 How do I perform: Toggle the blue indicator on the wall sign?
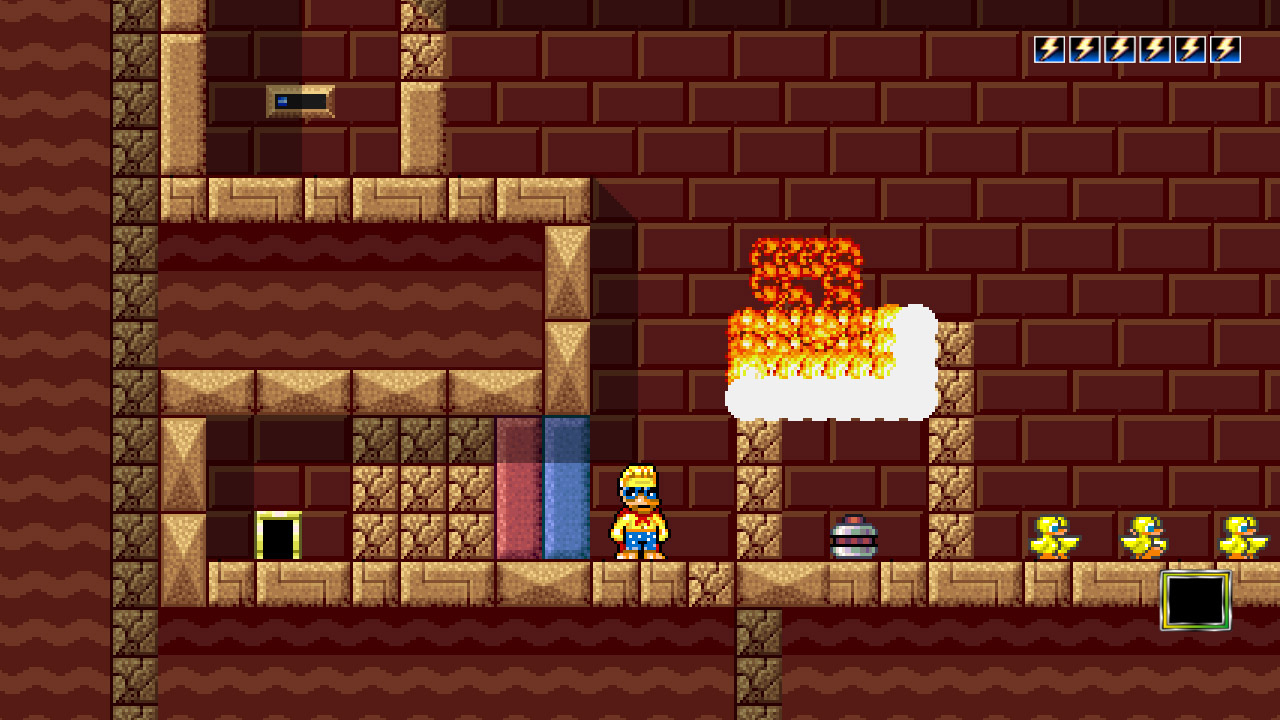pos(283,101)
